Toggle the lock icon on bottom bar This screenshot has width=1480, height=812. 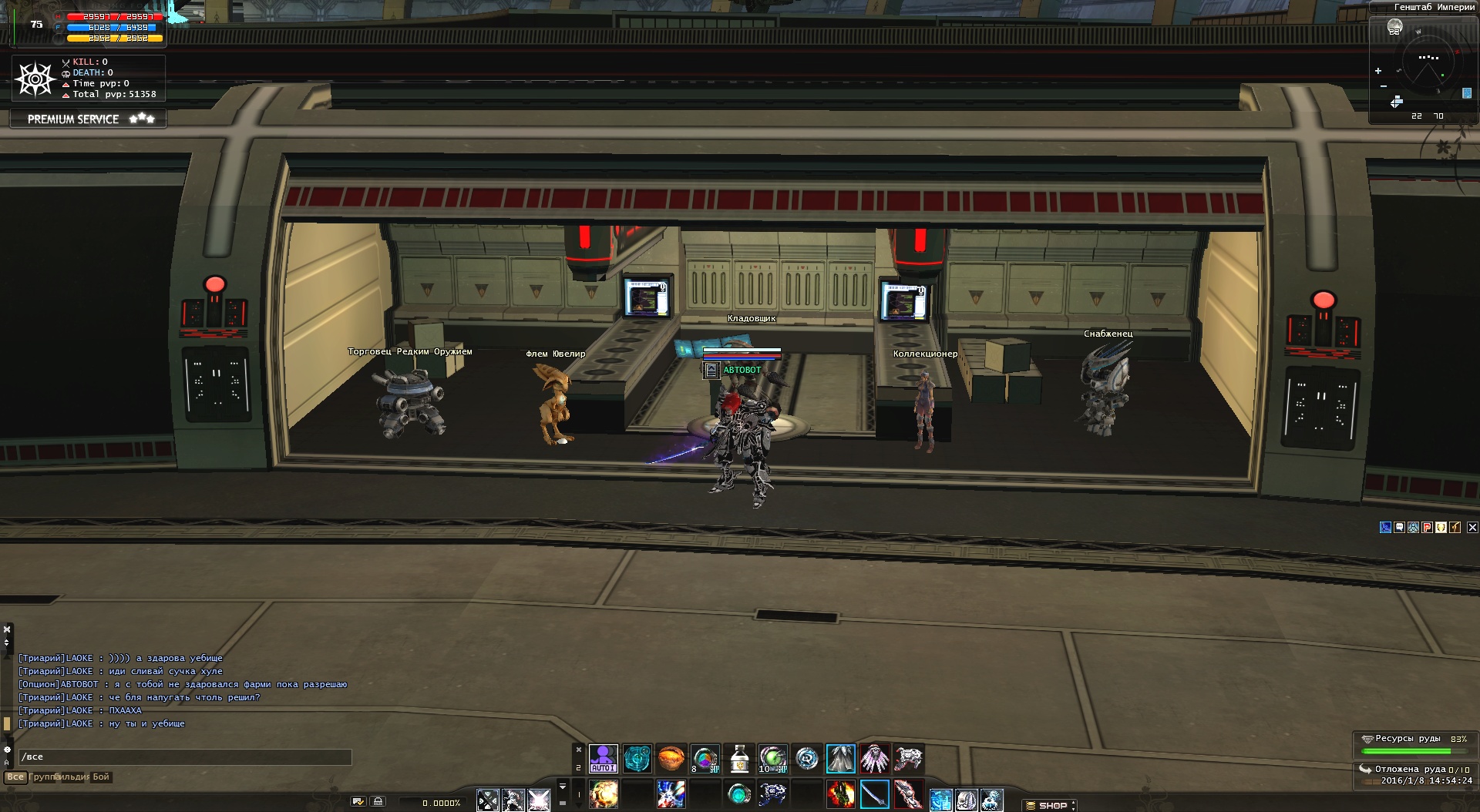pyautogui.click(x=378, y=801)
